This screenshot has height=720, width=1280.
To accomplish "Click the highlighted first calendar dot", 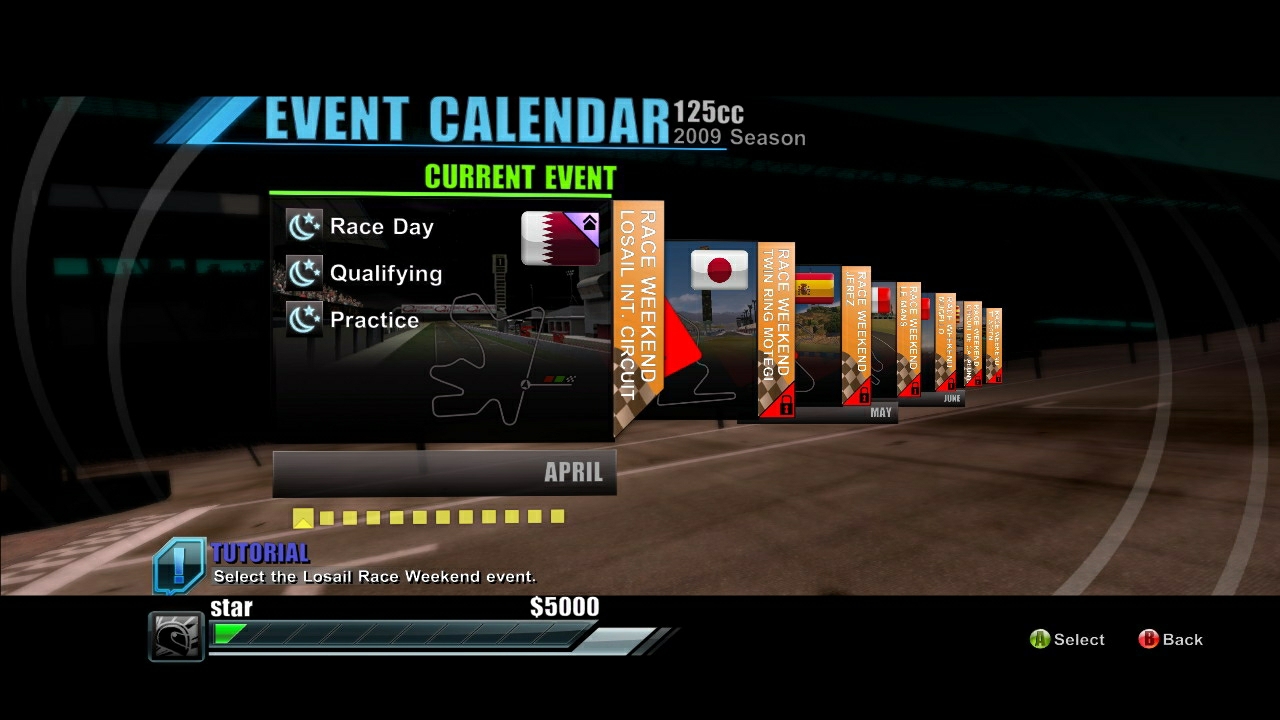I will click(x=304, y=517).
